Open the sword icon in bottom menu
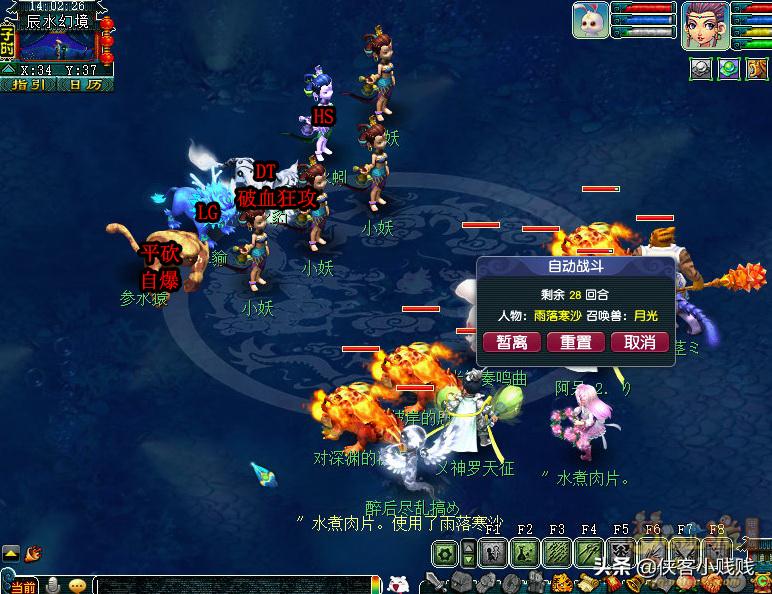 (x=434, y=583)
